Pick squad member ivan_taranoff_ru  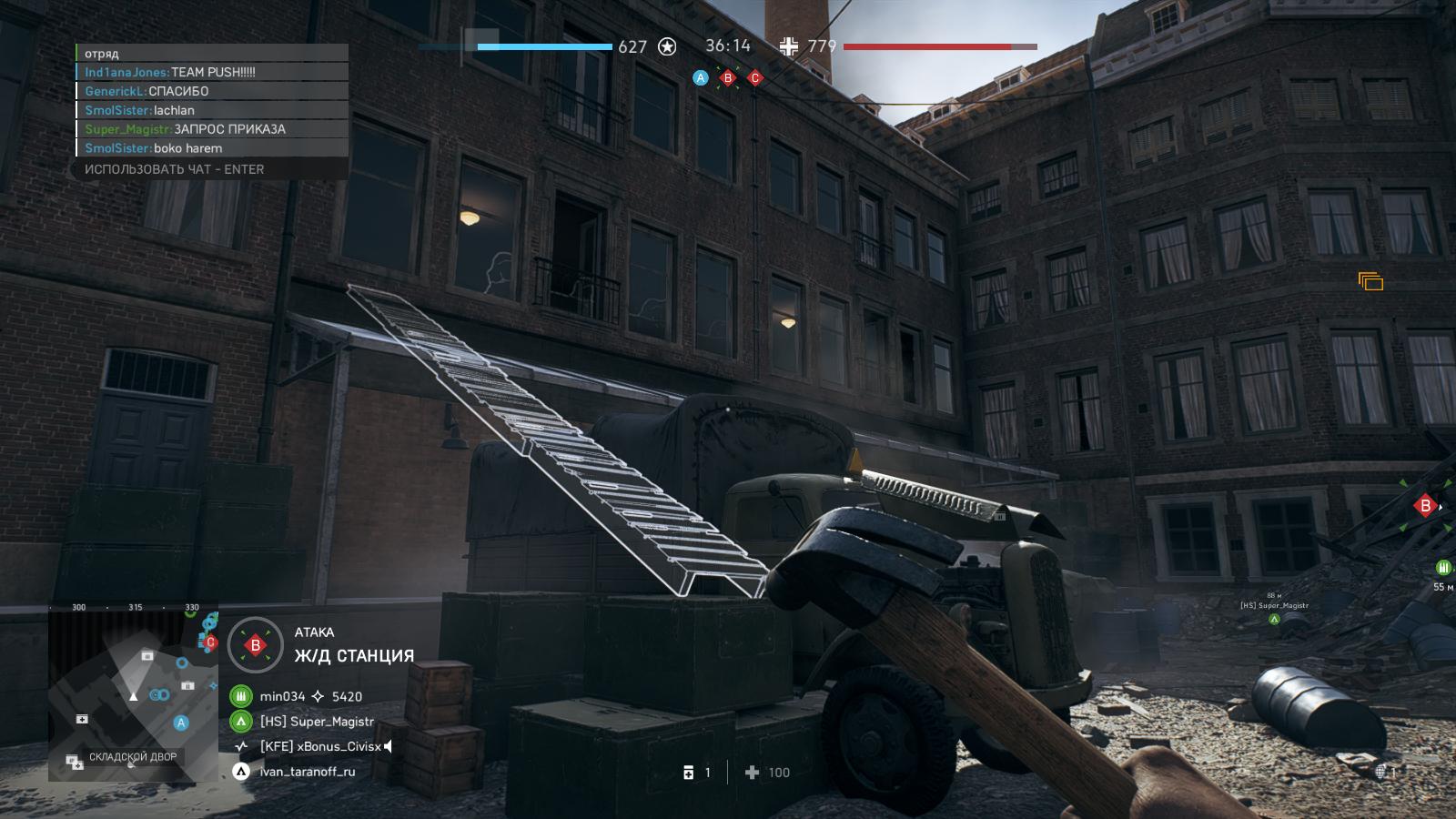(307, 772)
